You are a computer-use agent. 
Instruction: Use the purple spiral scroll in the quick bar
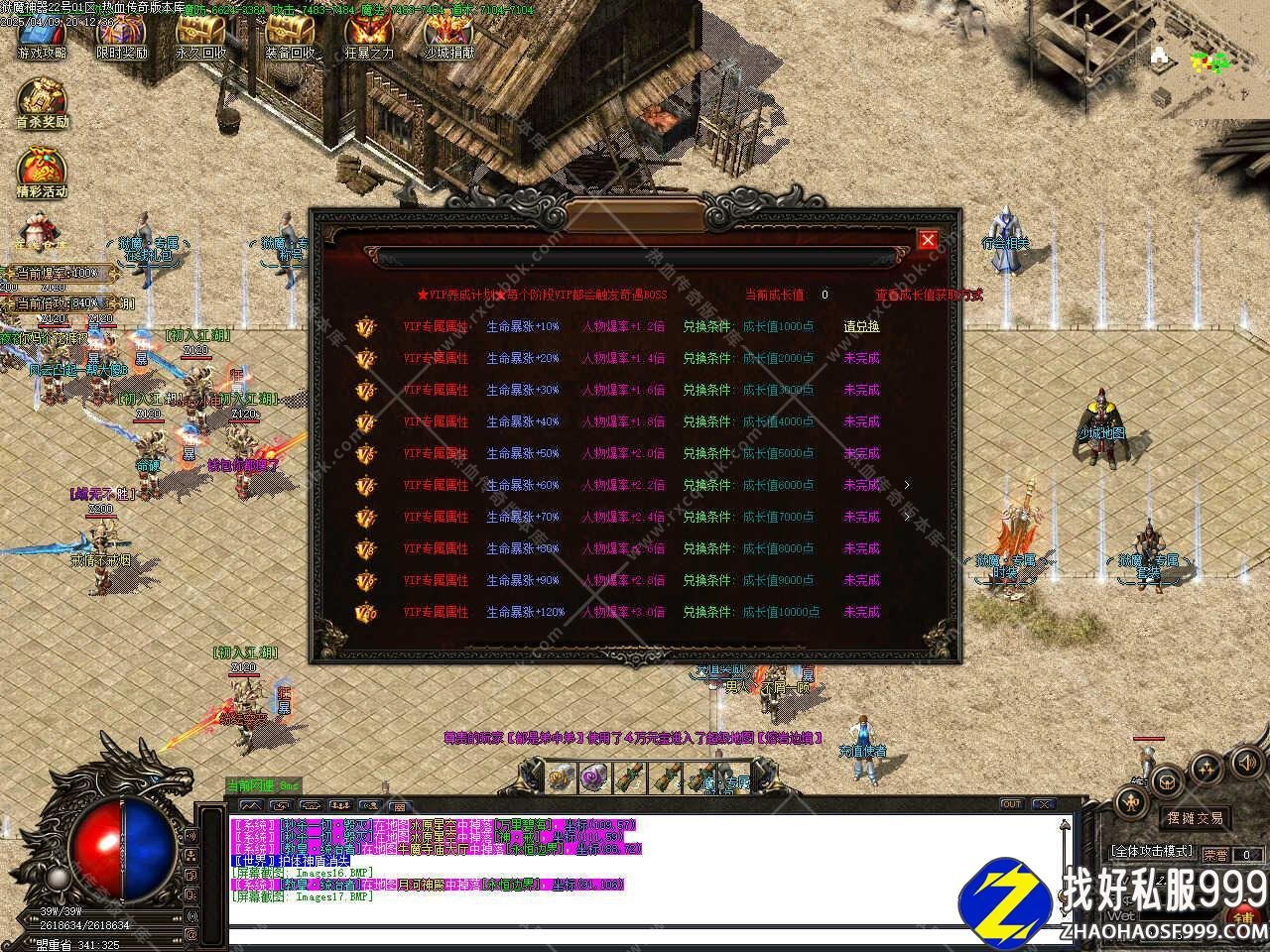594,777
